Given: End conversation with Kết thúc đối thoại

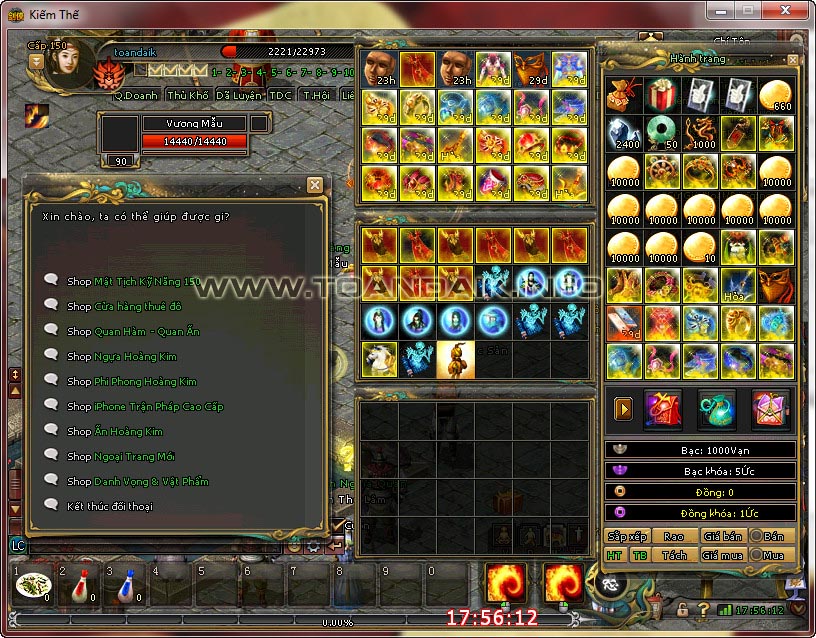Looking at the screenshot, I should click(110, 506).
